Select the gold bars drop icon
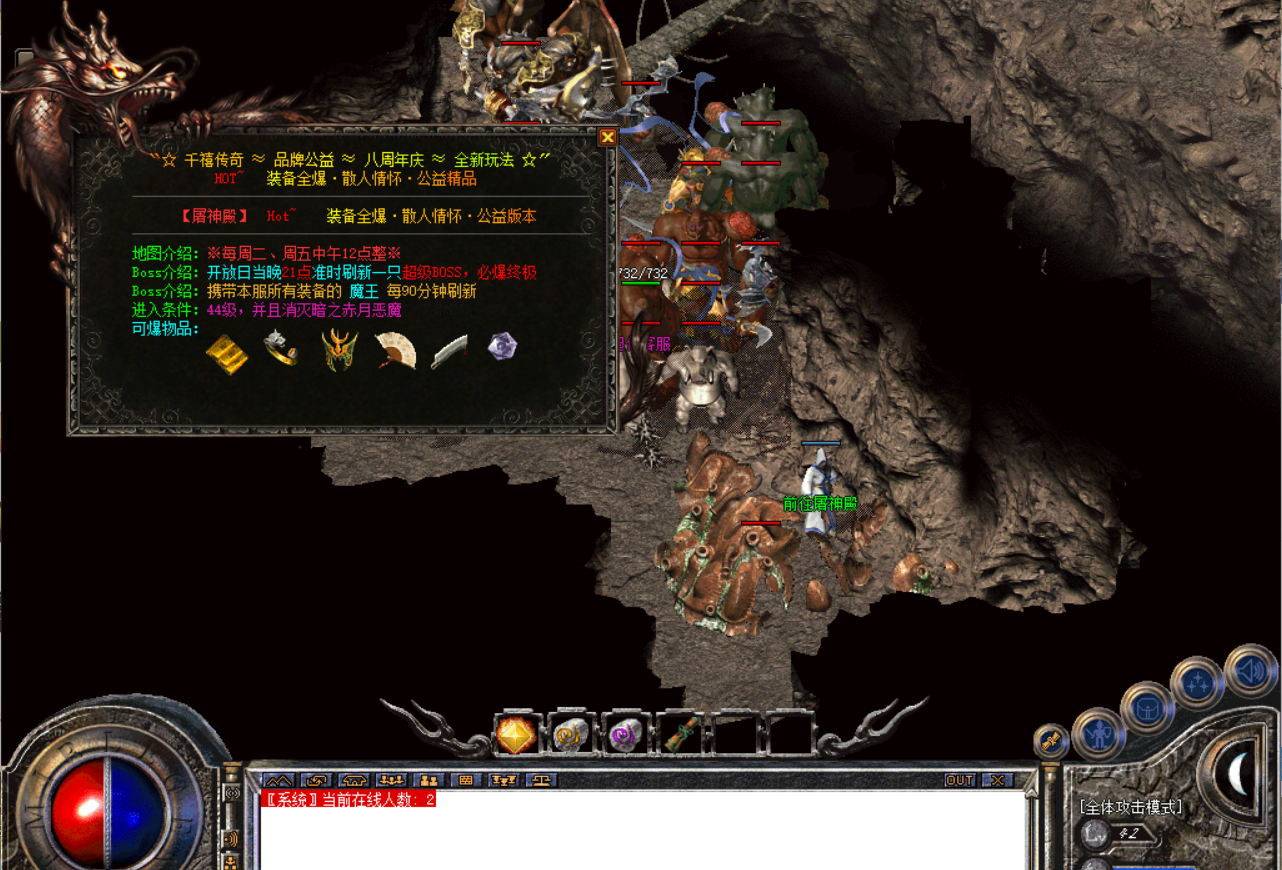The width and height of the screenshot is (1282, 870). [x=226, y=353]
